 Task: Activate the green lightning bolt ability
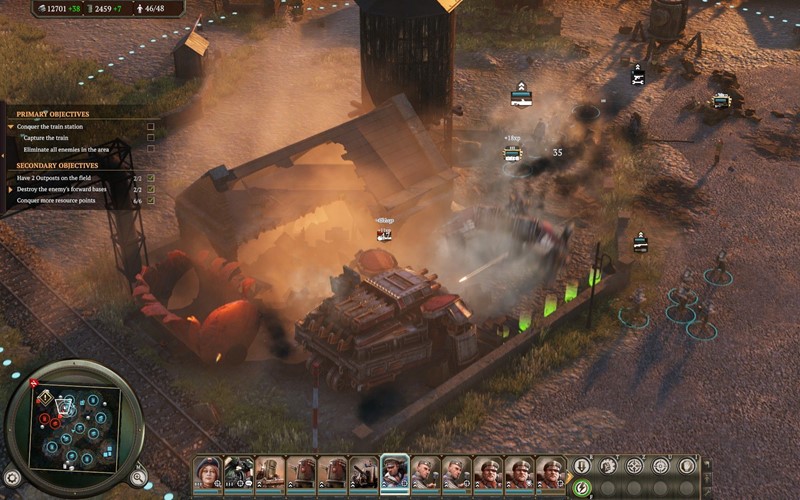(582, 487)
